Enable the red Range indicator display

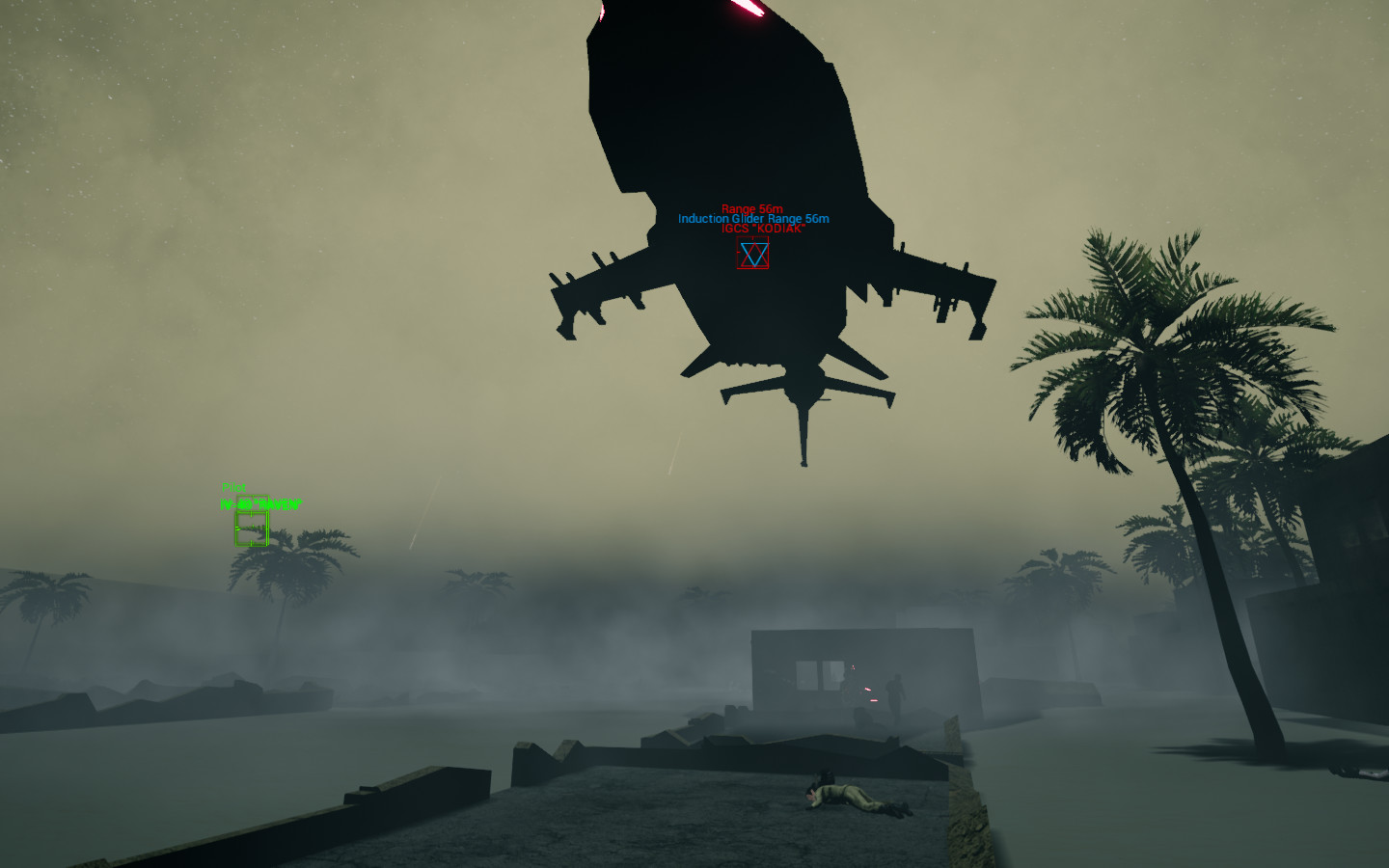tap(751, 208)
